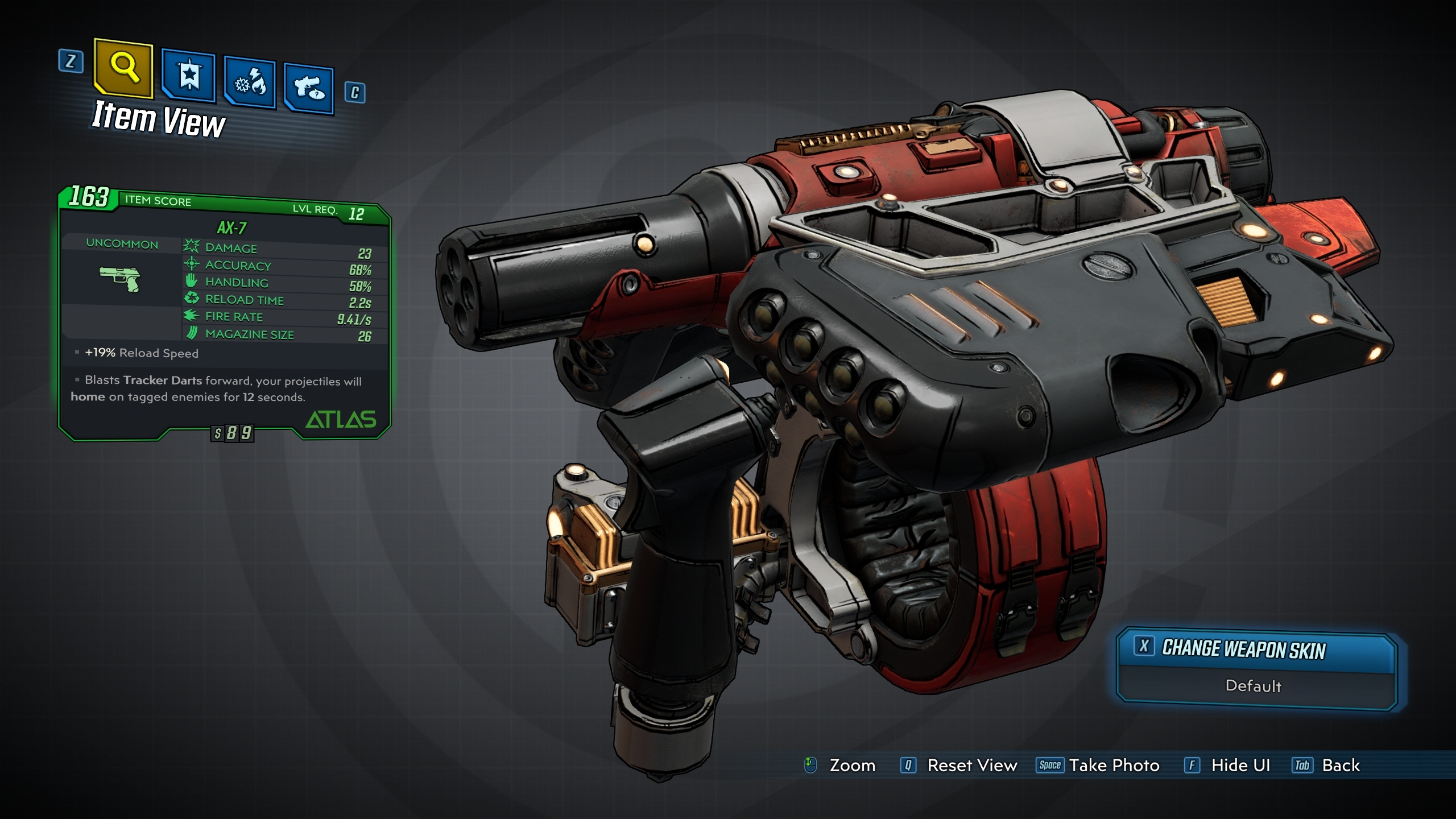Choose the Take Photo option
The width and height of the screenshot is (1456, 819).
tap(1098, 766)
